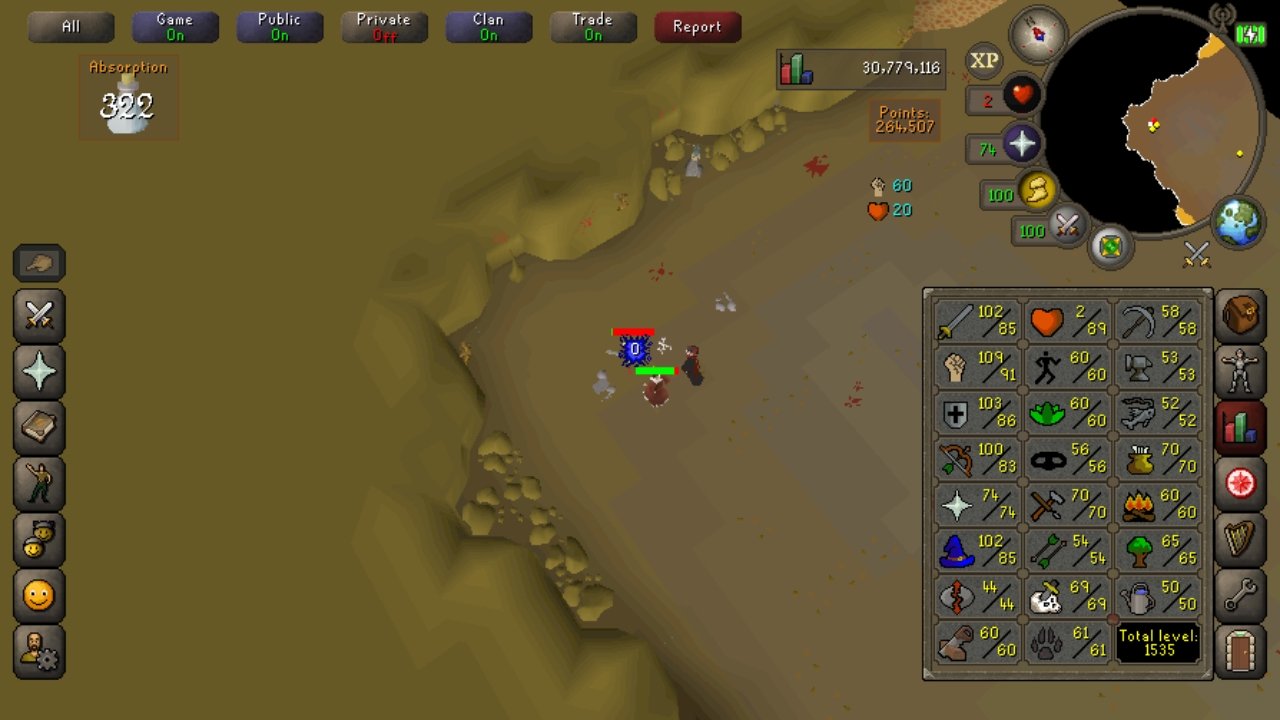The width and height of the screenshot is (1280, 720).
Task: Select the Clan chat tab
Action: (x=488, y=27)
